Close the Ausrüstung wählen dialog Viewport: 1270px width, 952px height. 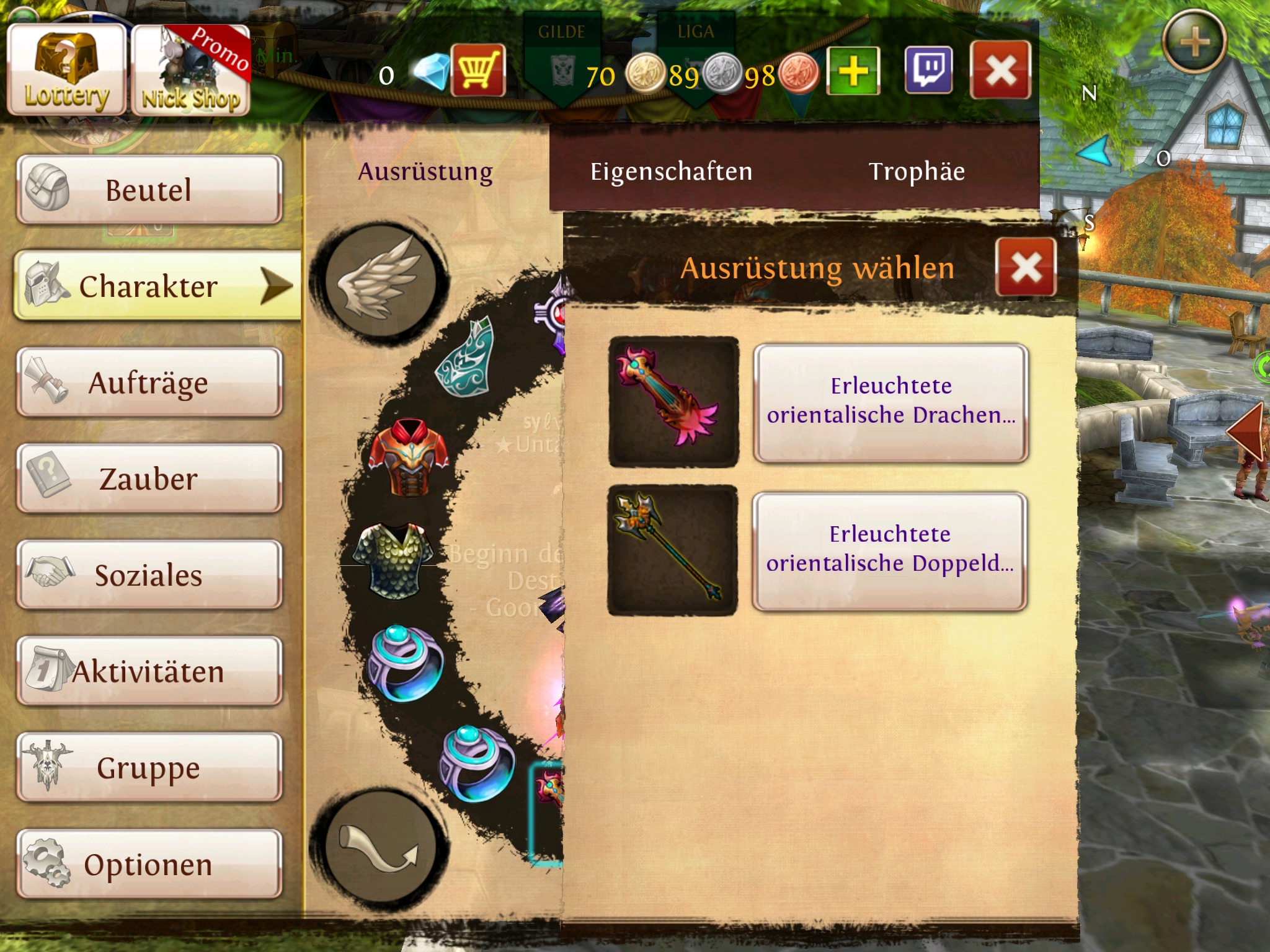pyautogui.click(x=1026, y=268)
